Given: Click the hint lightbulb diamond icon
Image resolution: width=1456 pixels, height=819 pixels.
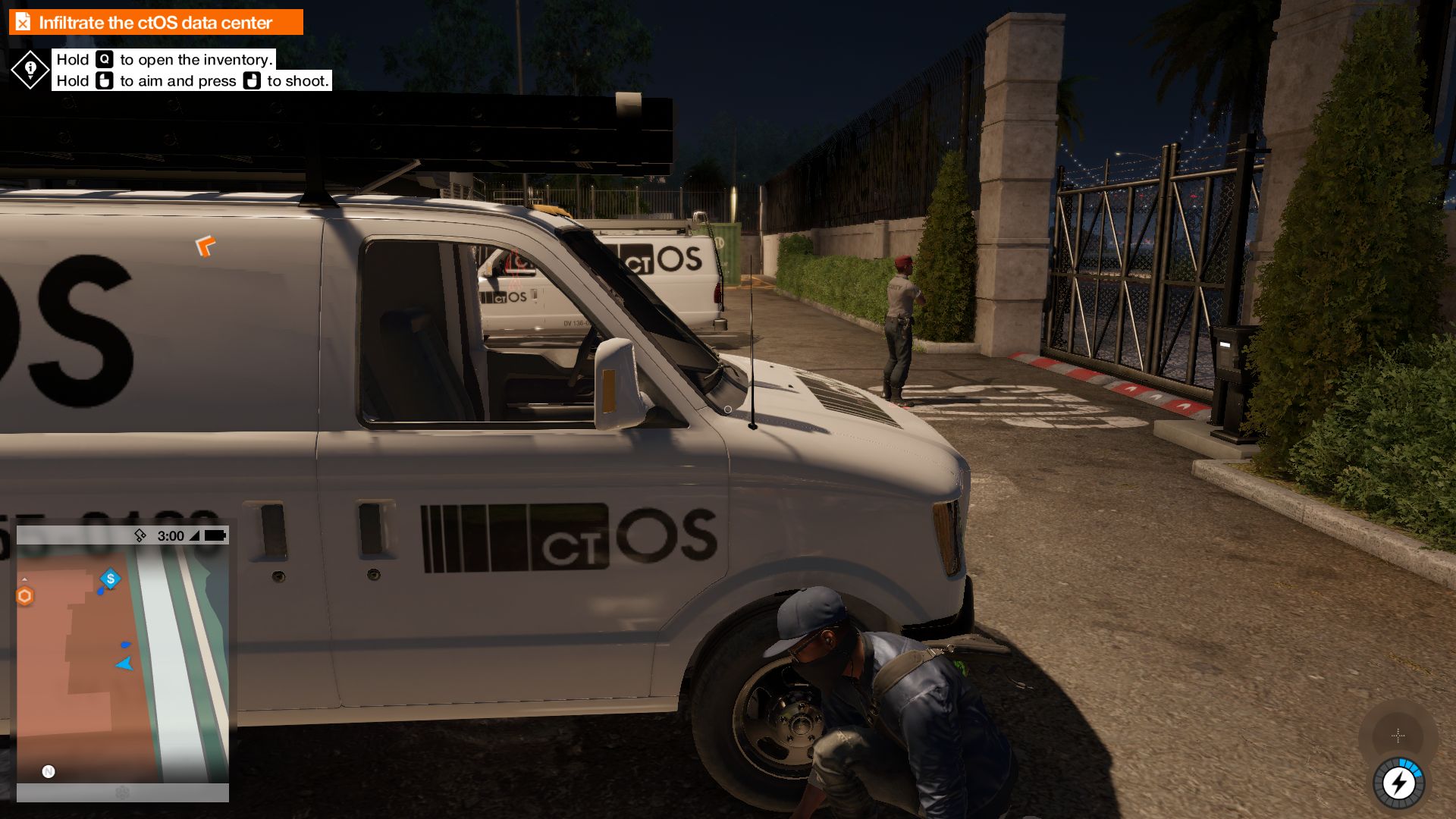Looking at the screenshot, I should coord(30,70).
